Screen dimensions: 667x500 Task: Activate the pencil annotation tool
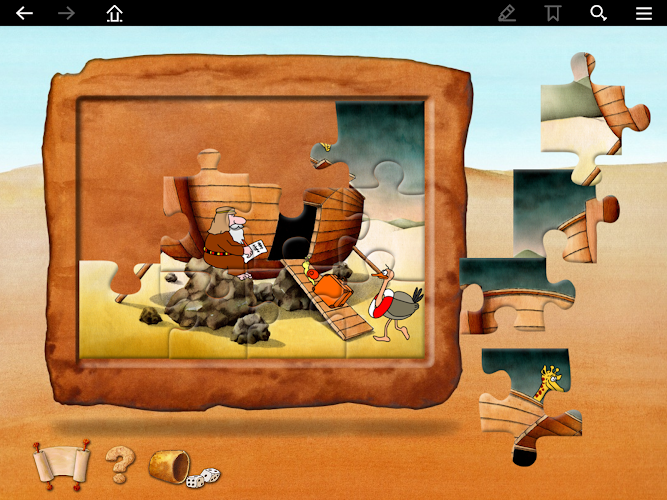click(x=507, y=13)
